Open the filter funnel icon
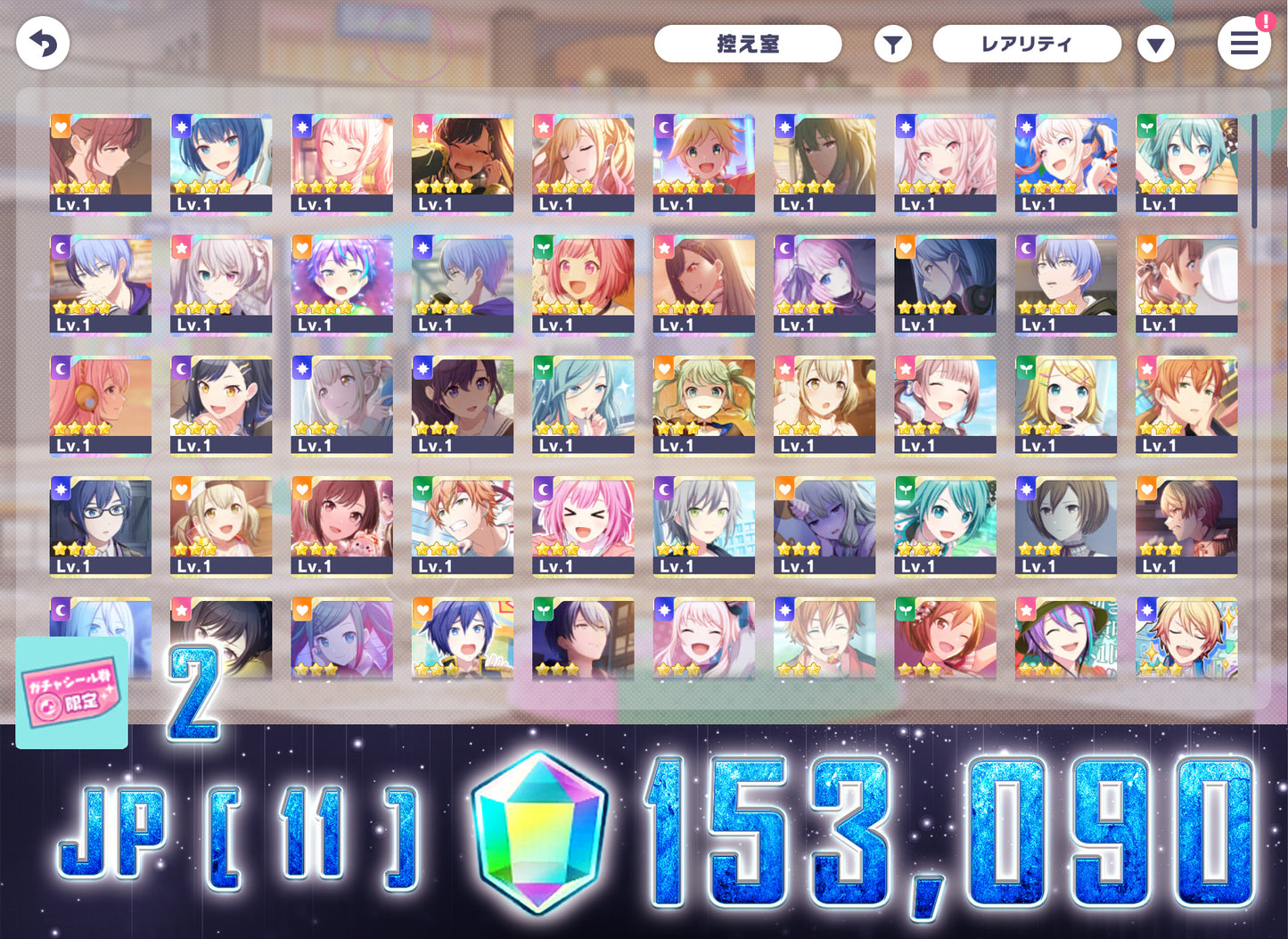The width and height of the screenshot is (1288, 939). point(892,43)
